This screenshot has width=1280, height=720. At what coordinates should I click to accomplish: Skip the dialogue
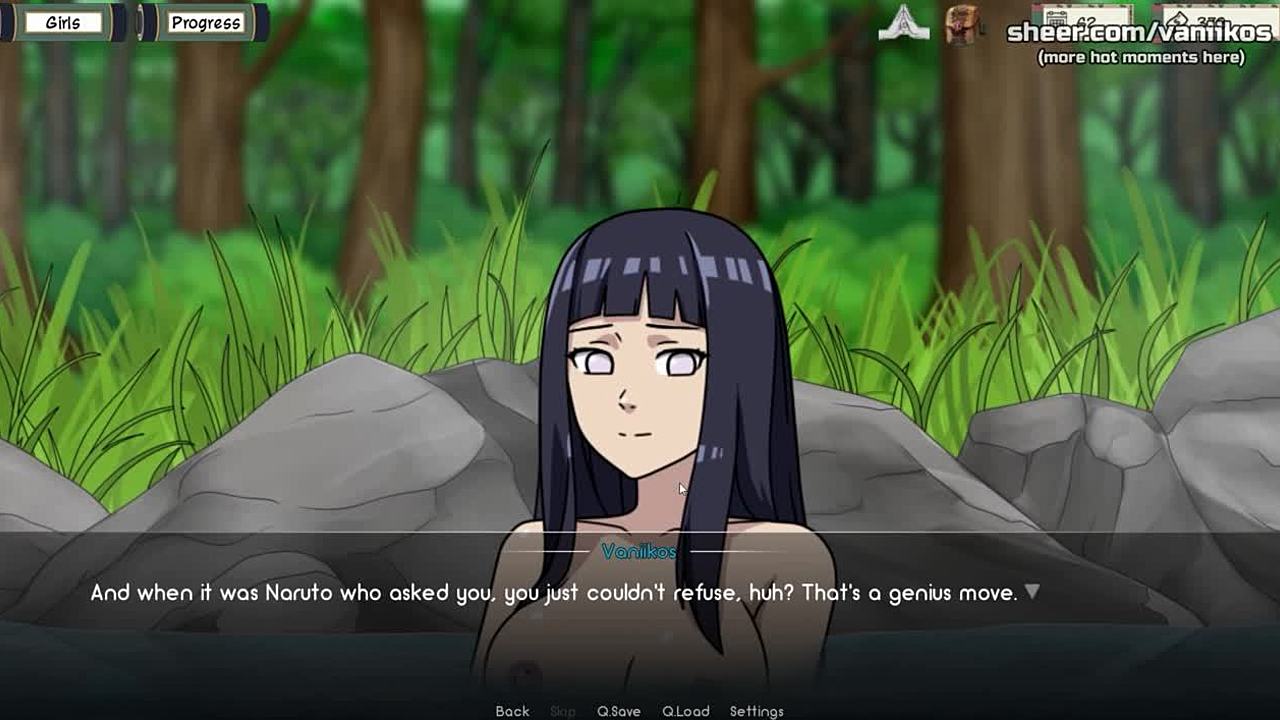point(563,711)
